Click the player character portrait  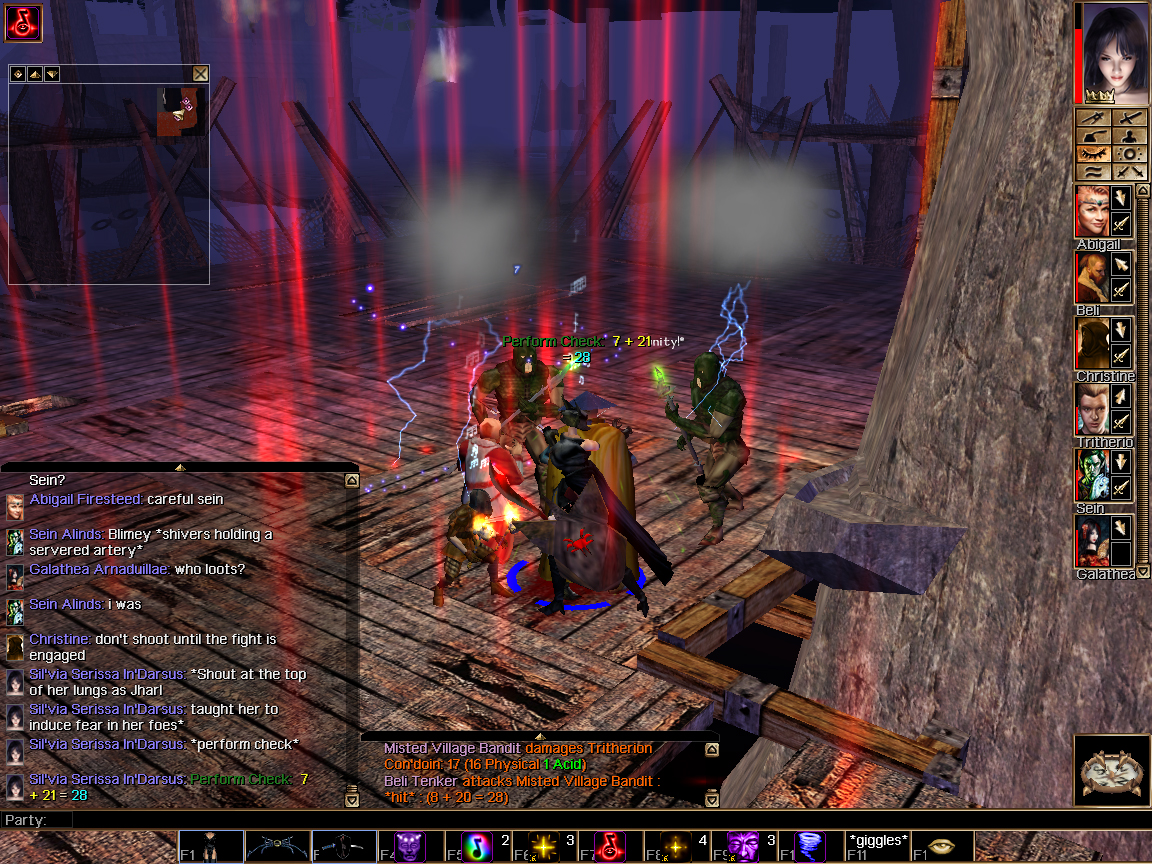[1113, 52]
